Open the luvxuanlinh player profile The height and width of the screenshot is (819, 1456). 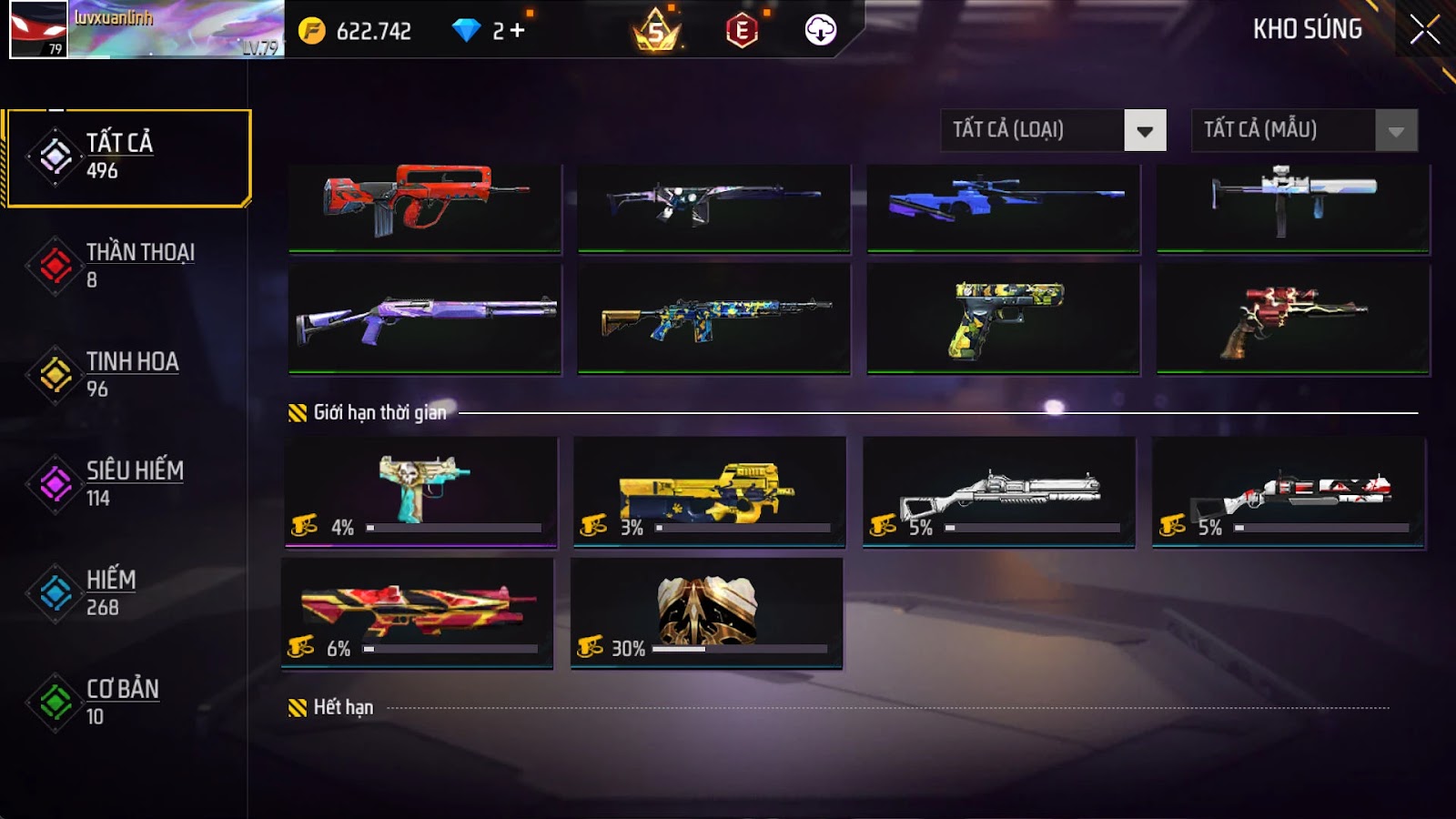146,30
